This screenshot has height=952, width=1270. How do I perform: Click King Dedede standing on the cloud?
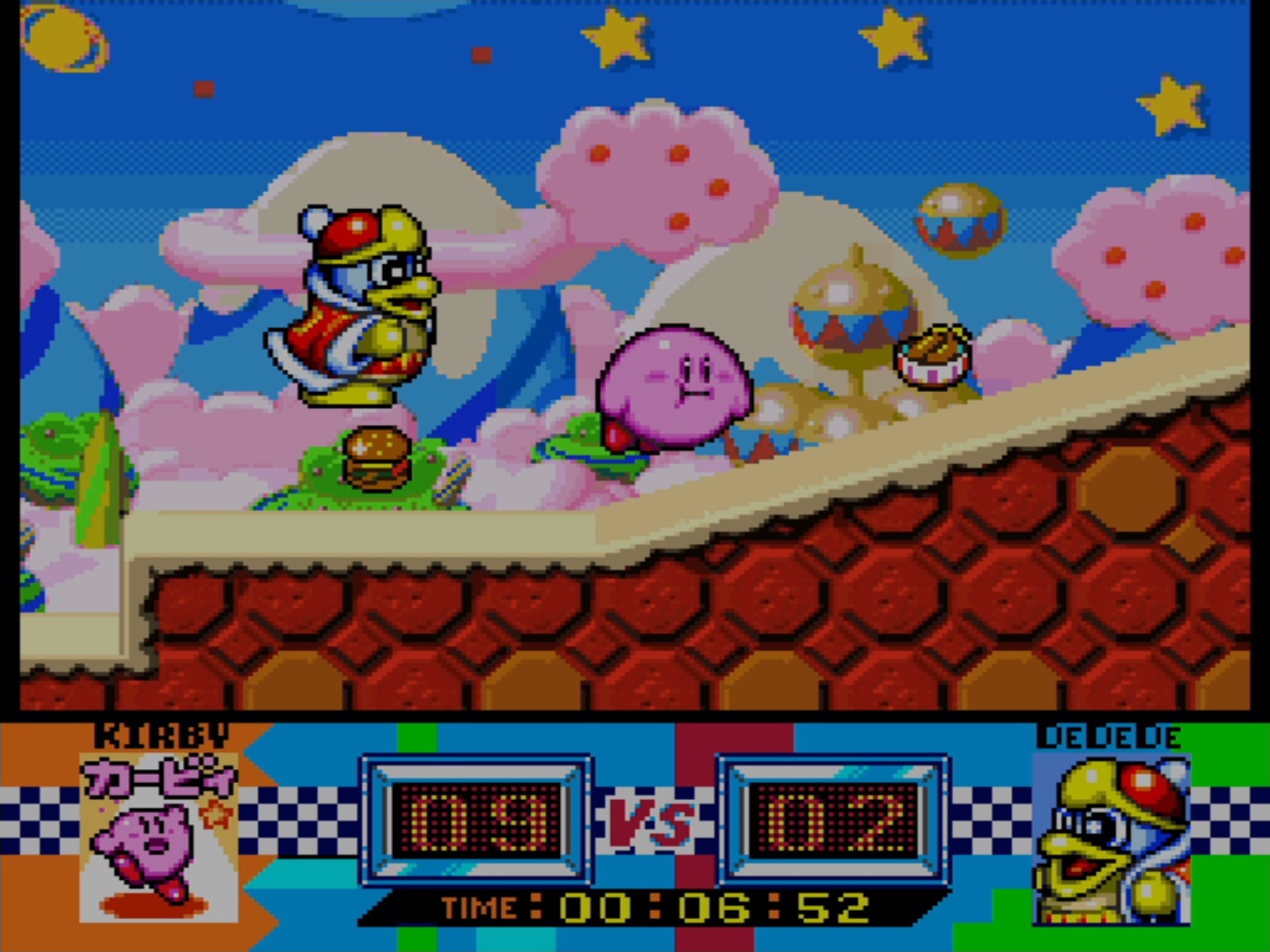[361, 310]
